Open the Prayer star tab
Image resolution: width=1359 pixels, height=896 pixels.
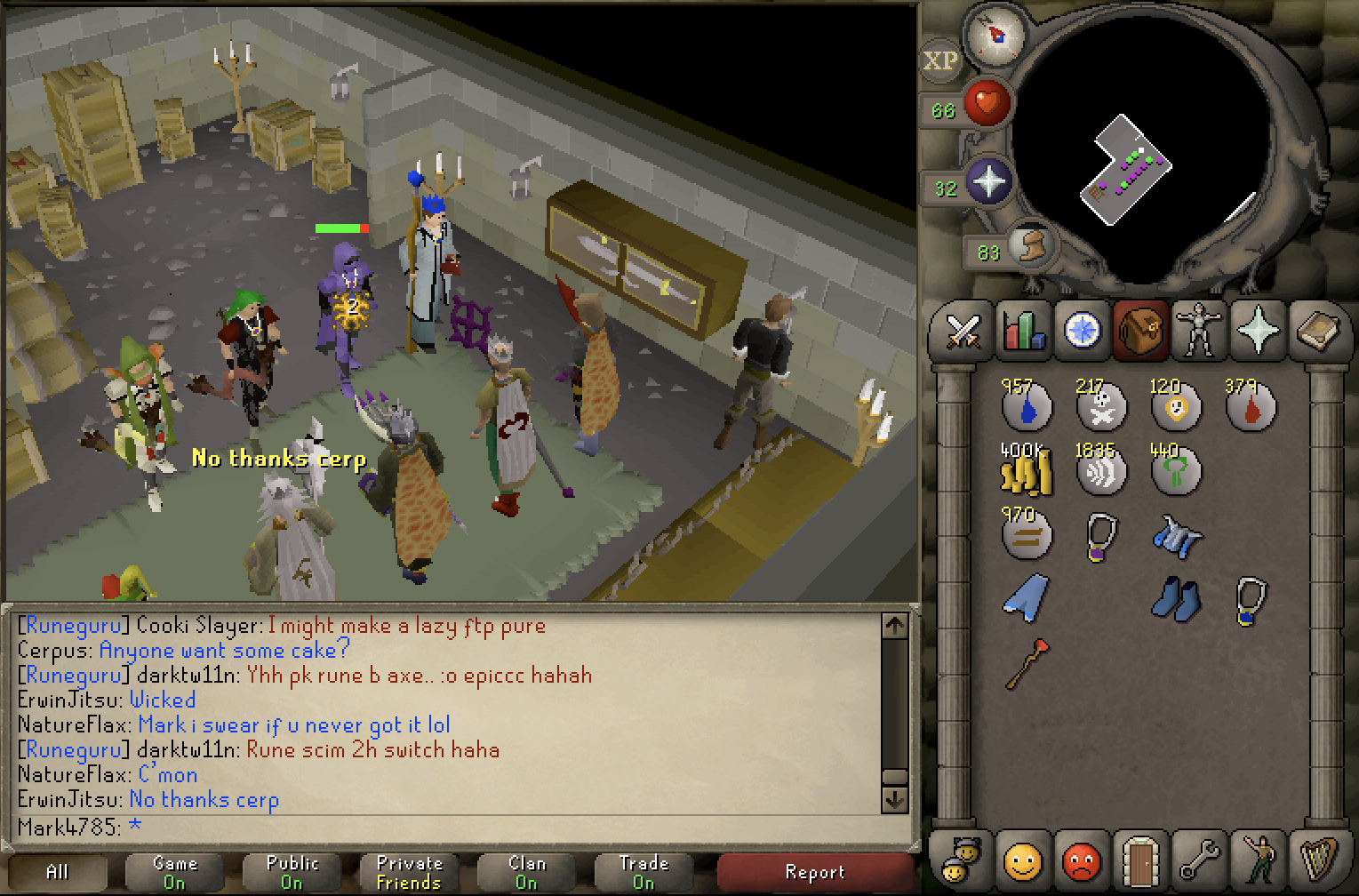coord(1258,332)
